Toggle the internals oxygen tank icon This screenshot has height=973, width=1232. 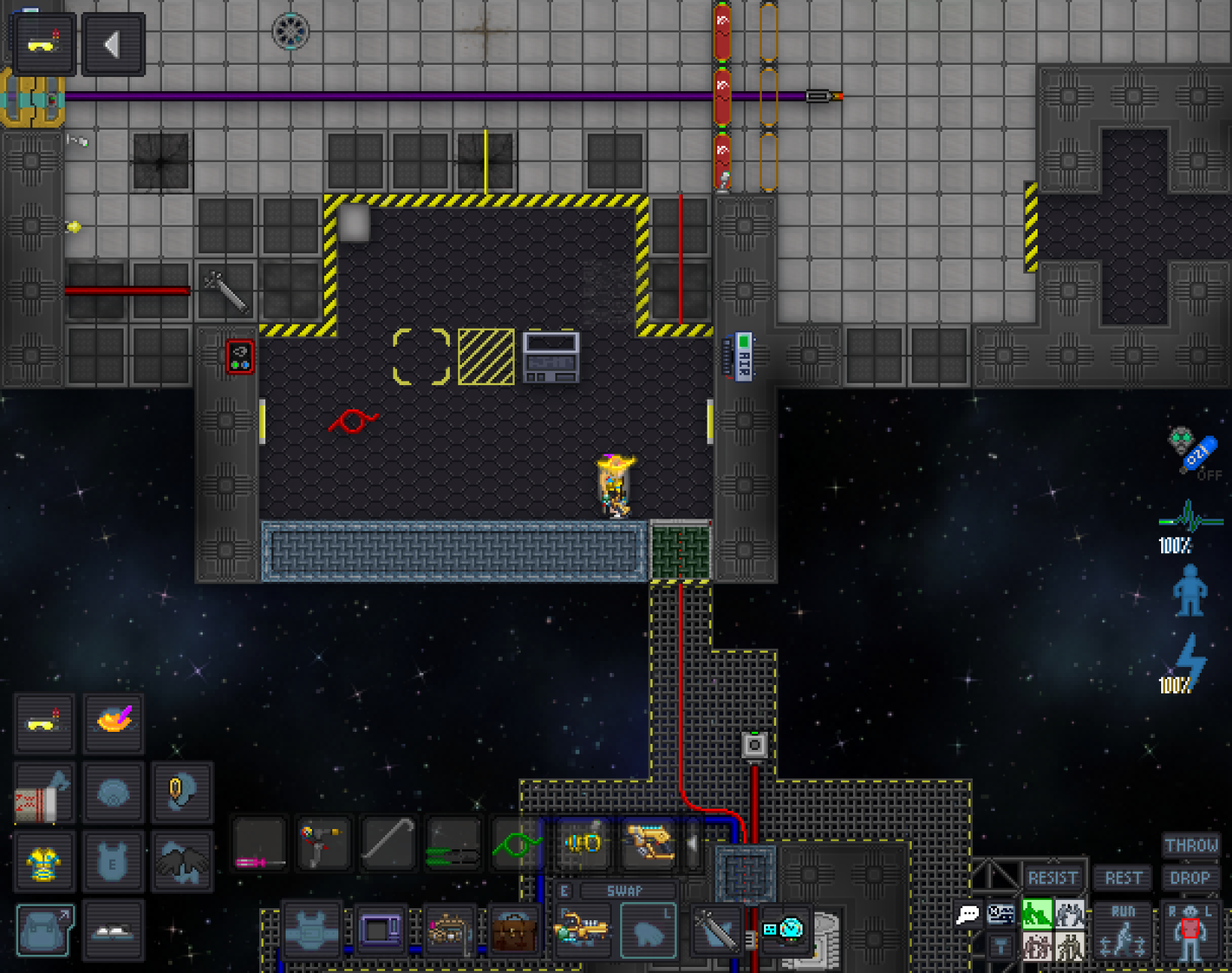(1193, 451)
